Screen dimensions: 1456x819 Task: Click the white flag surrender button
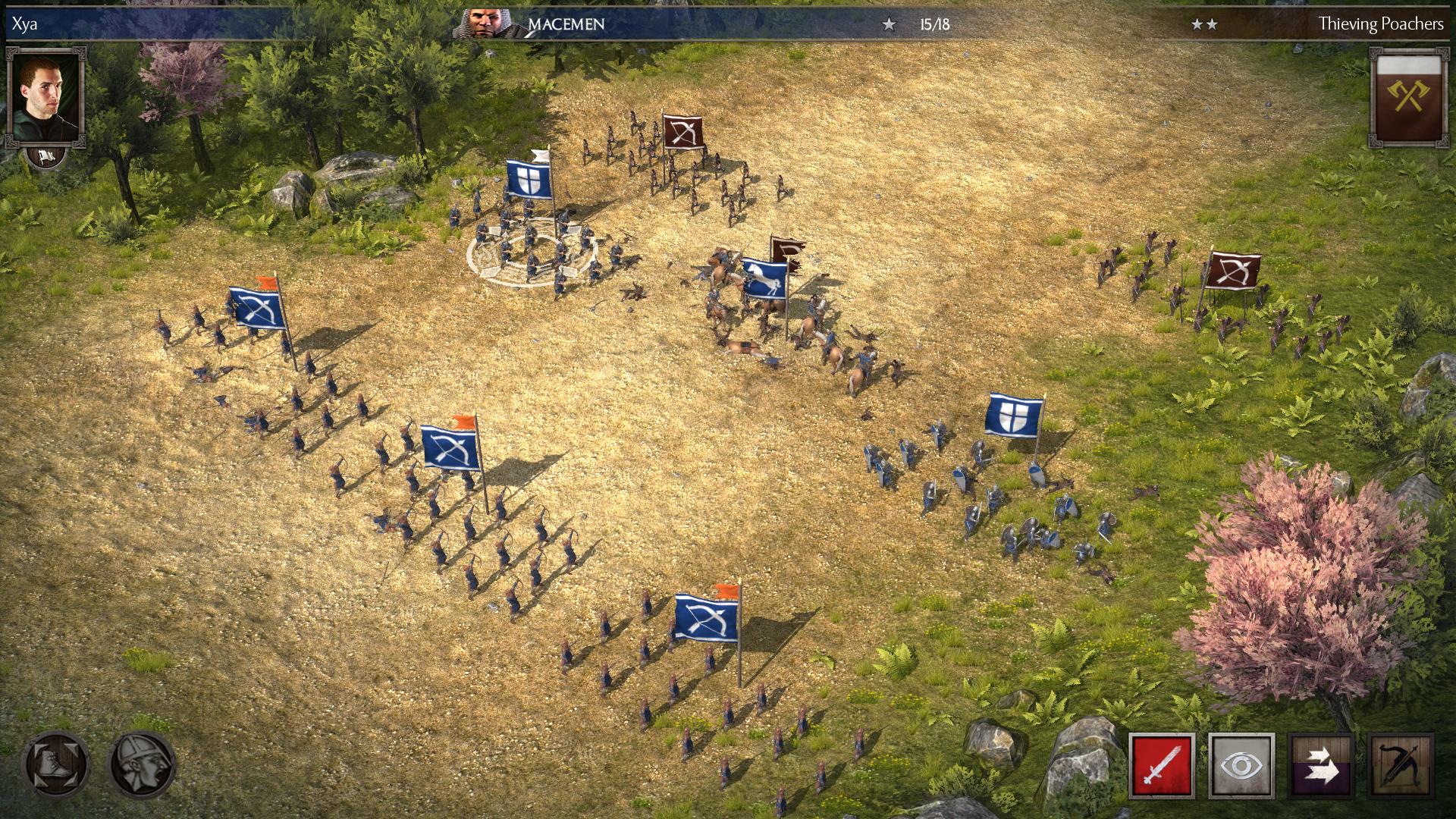point(46,157)
